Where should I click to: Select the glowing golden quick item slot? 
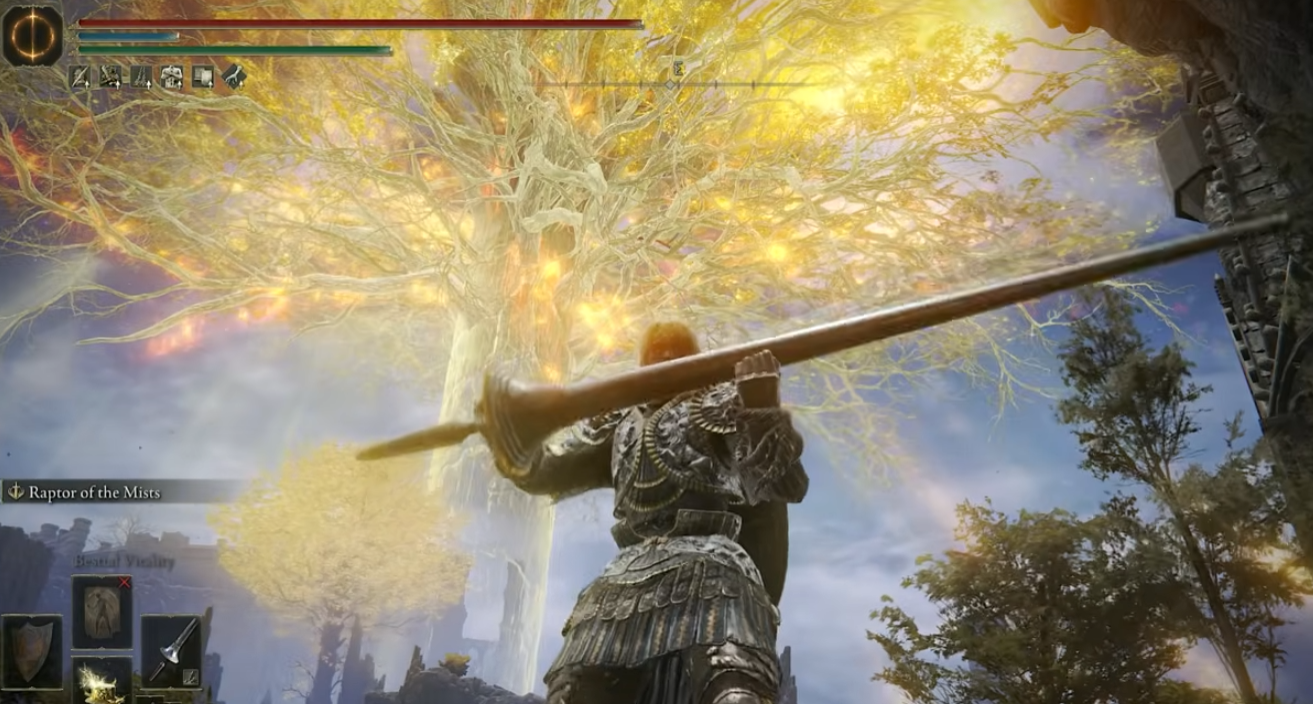tap(102, 682)
